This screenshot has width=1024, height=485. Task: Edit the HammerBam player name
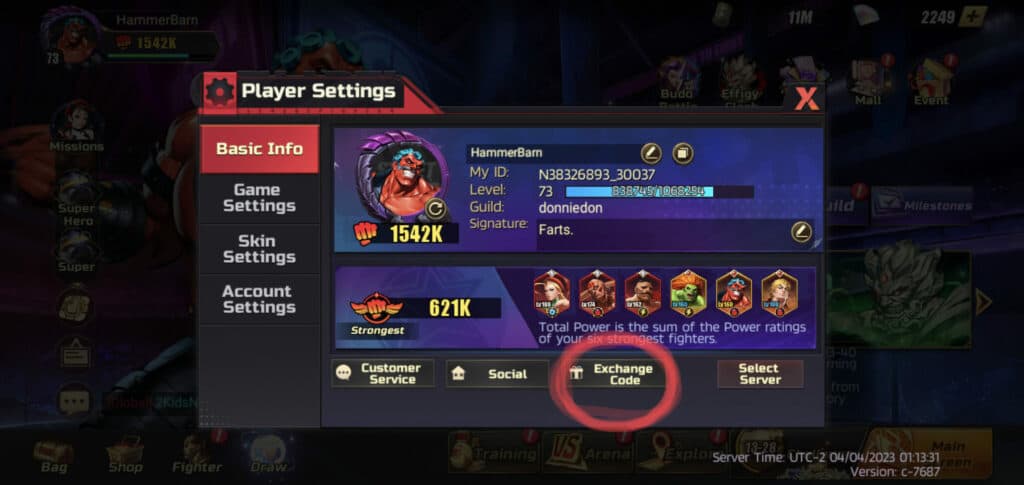tap(651, 153)
